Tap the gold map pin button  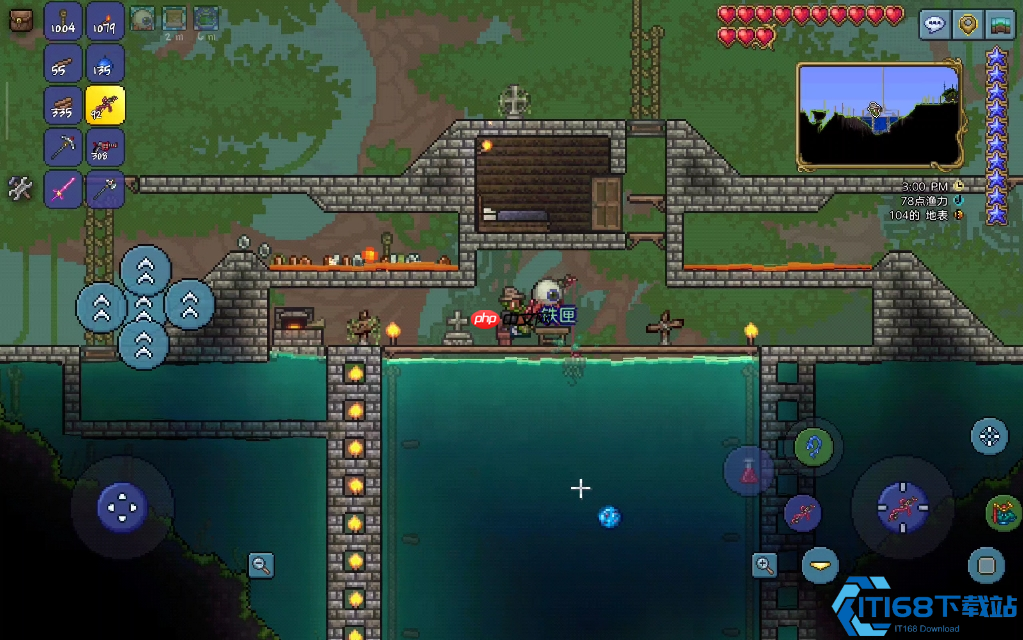pyautogui.click(x=967, y=24)
